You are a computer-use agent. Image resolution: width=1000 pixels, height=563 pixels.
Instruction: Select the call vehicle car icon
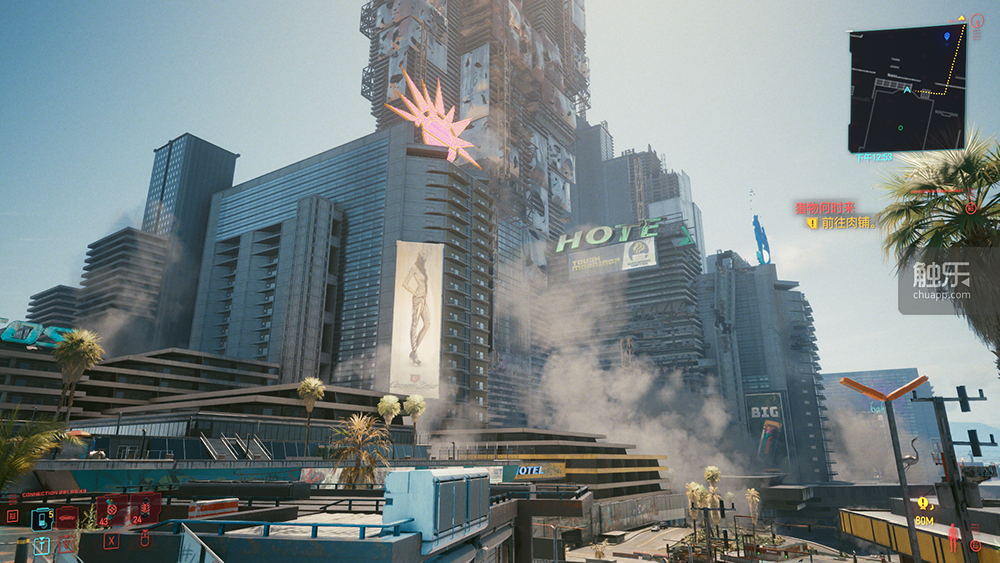67,517
